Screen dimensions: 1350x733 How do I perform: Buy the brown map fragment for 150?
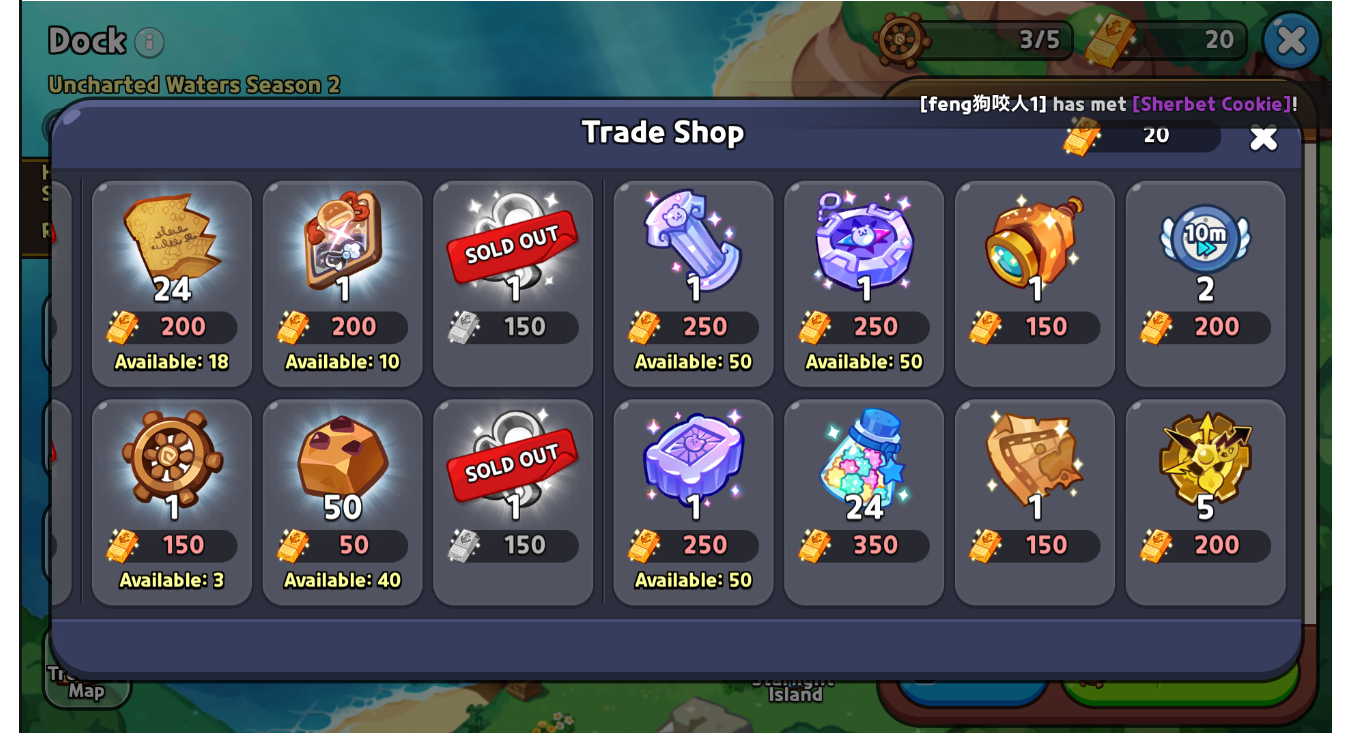[1035, 501]
